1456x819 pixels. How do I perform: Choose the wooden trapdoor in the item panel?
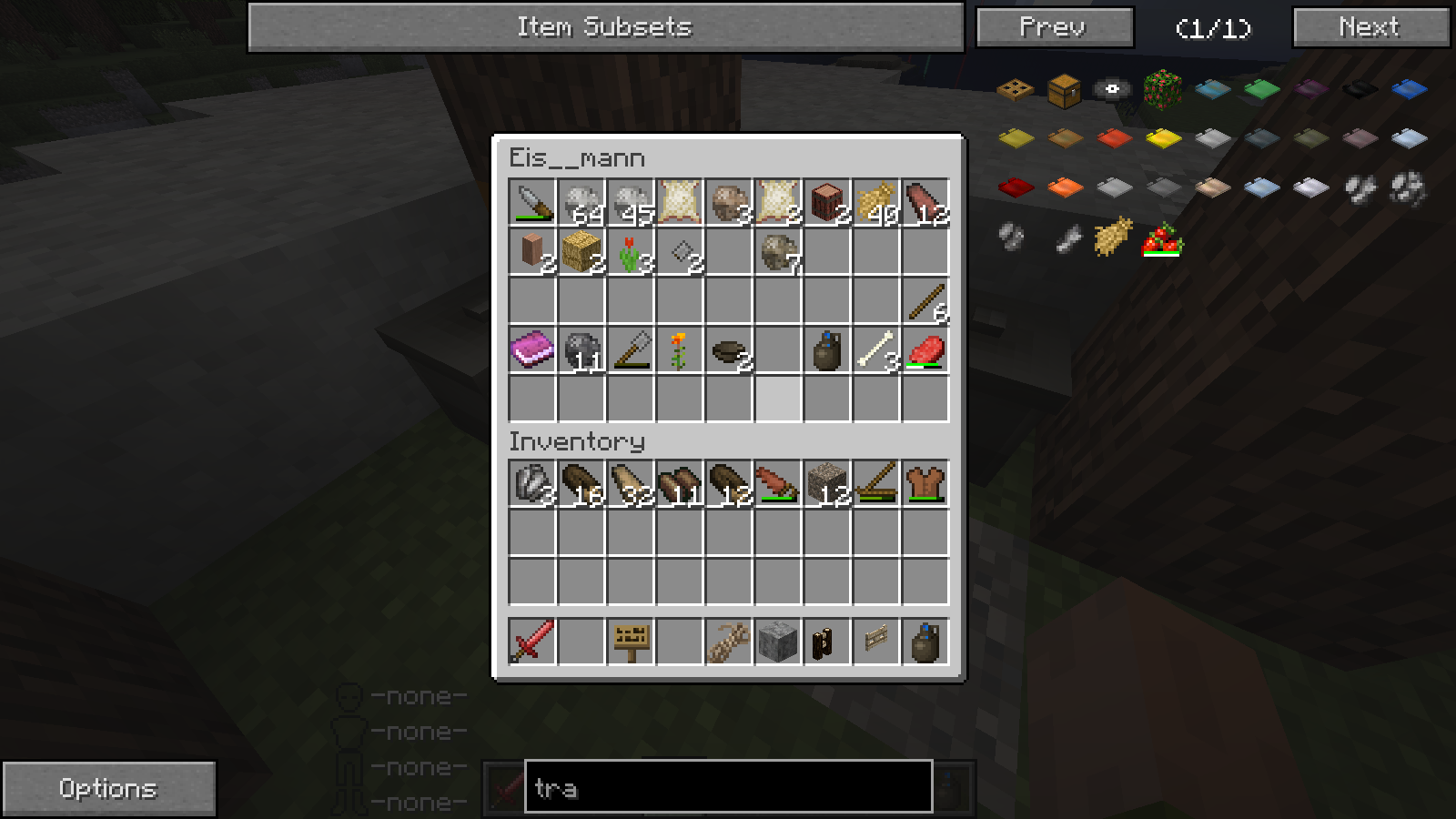coord(1015,89)
